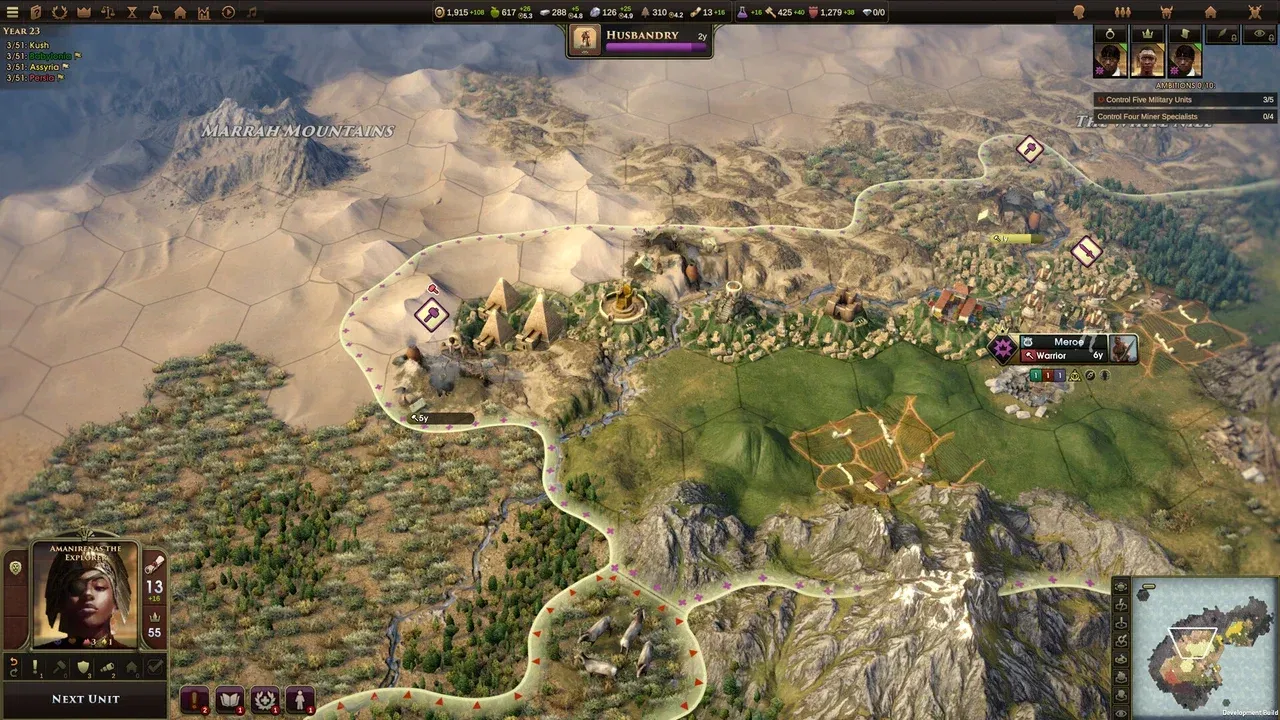
Task: Switch to the crossed-swords military tab
Action: pyautogui.click(x=1253, y=12)
